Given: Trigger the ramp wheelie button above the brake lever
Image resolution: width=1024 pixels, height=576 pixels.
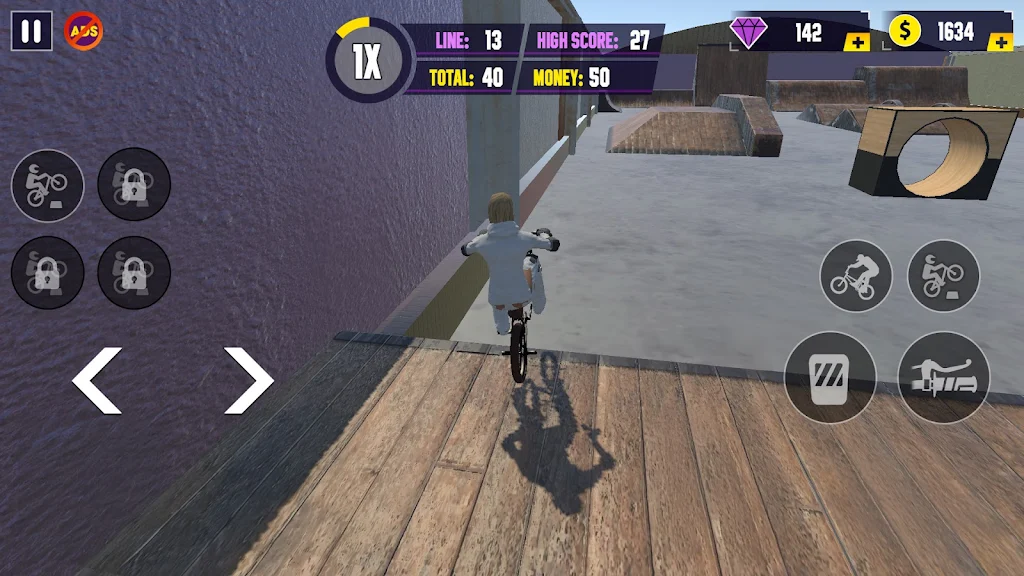Looking at the screenshot, I should (943, 276).
